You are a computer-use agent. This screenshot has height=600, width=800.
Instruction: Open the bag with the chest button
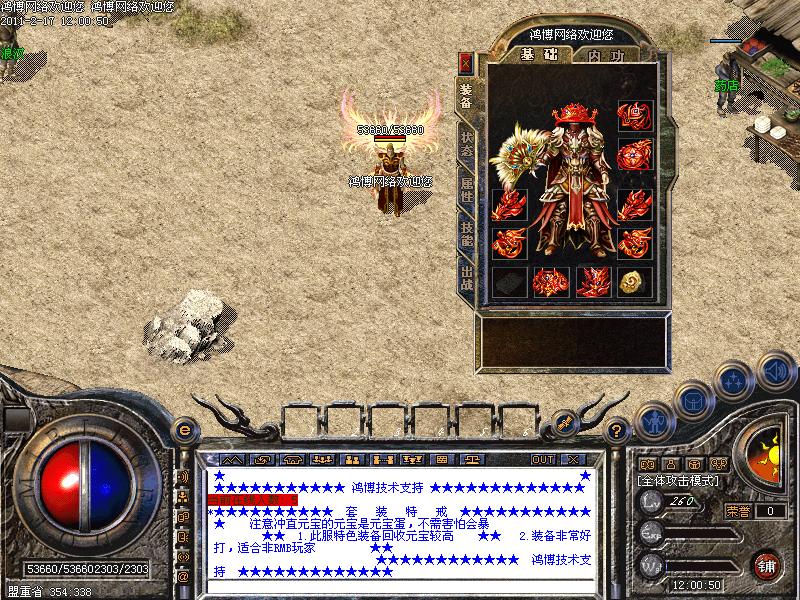click(693, 400)
